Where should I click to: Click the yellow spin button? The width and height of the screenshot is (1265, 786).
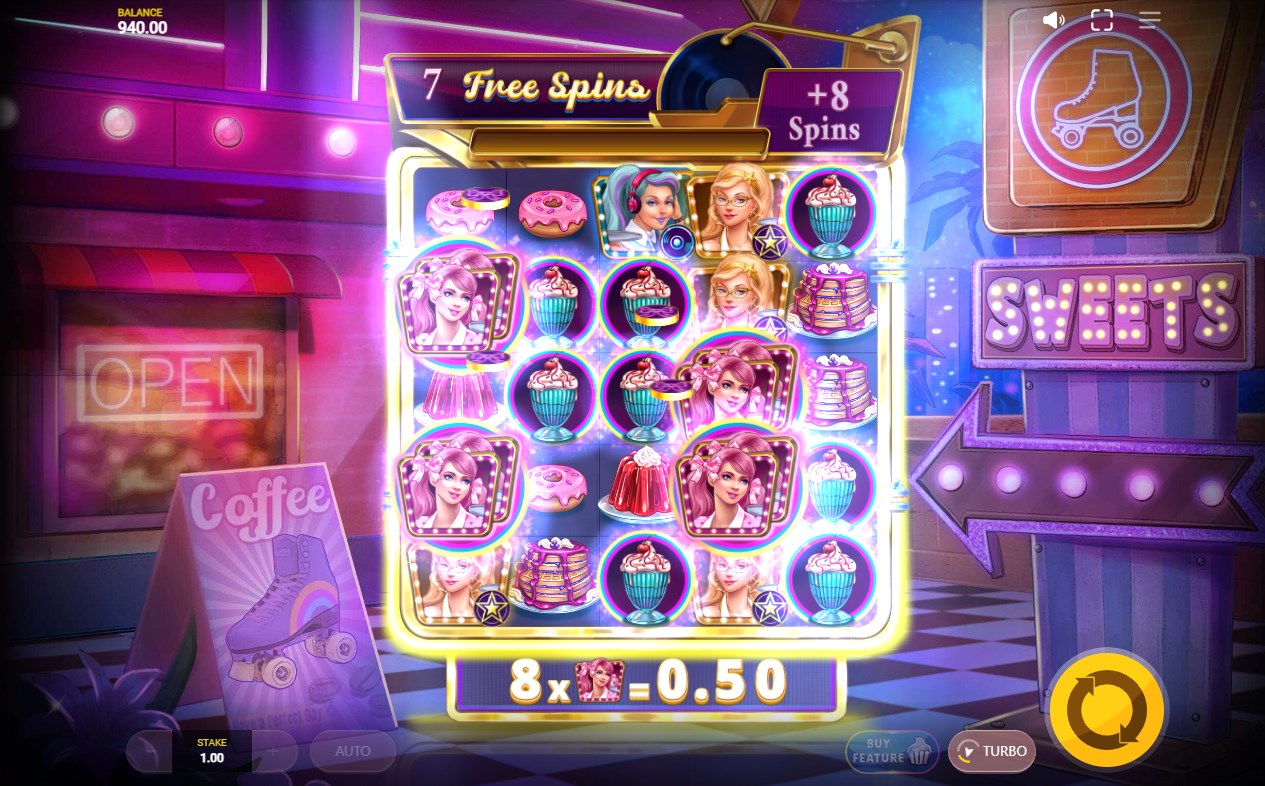click(x=1106, y=710)
